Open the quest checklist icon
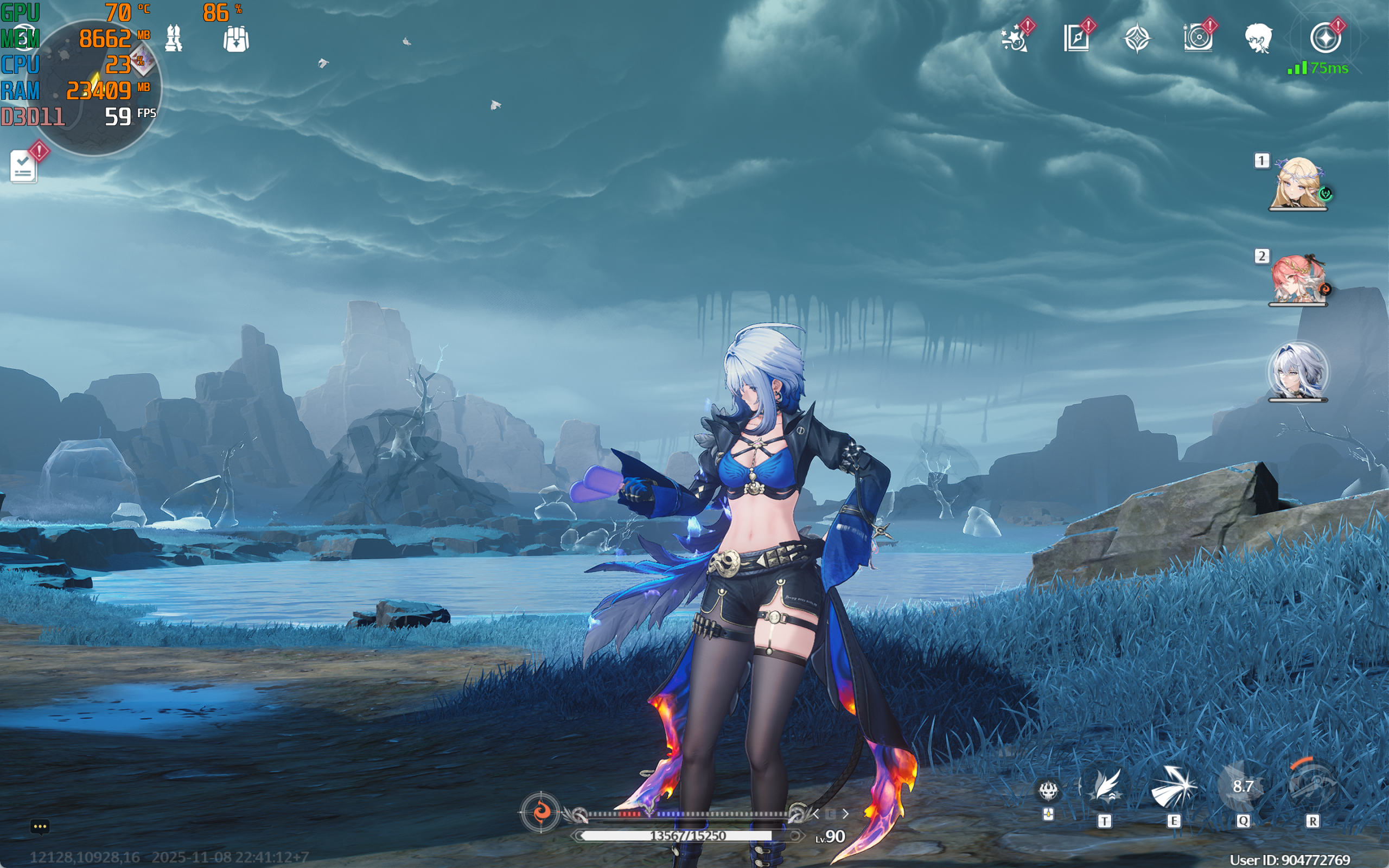Screen dimensions: 1389x868 point(24,167)
